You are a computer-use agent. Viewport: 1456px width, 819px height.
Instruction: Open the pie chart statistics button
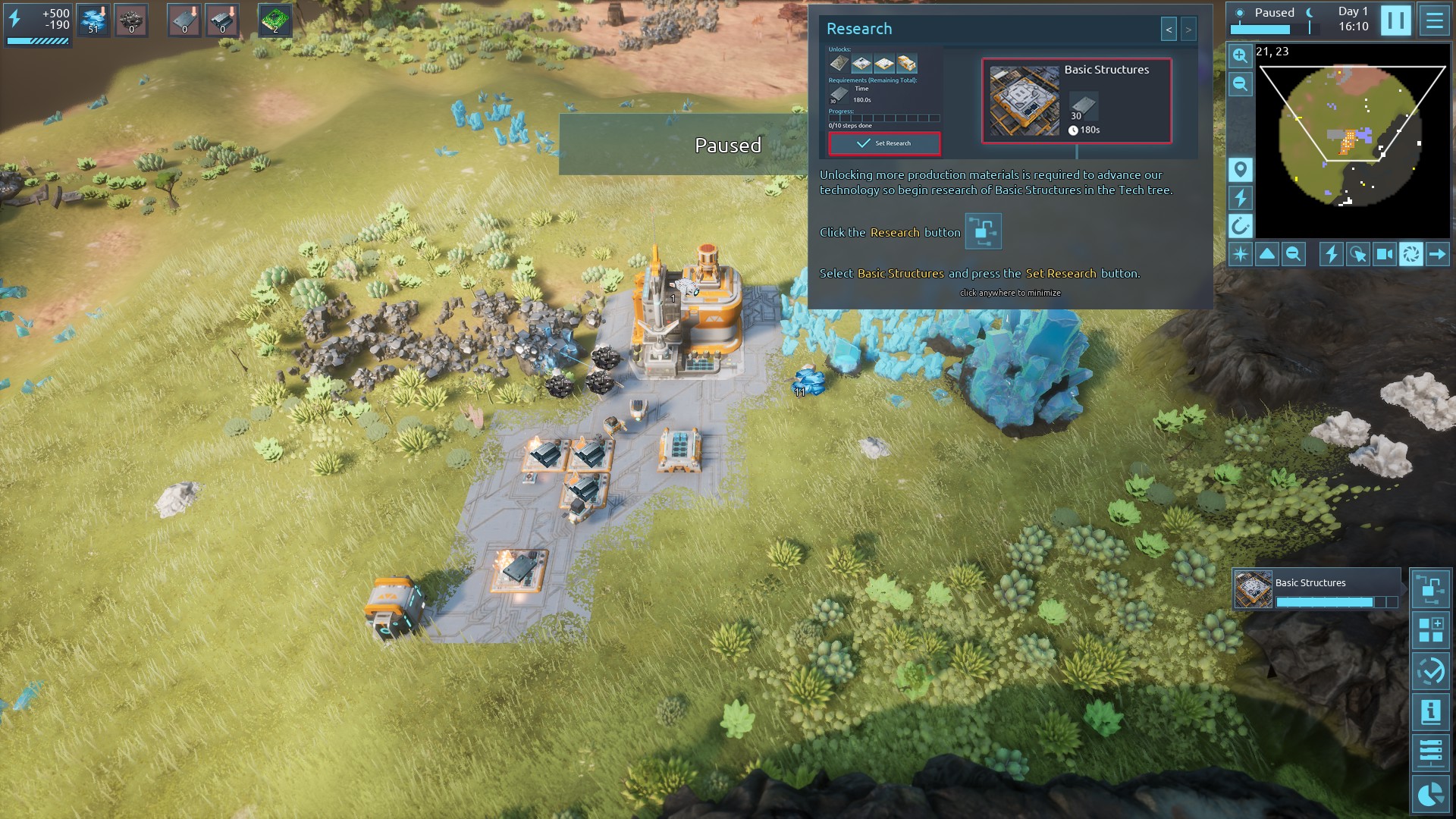(1430, 794)
